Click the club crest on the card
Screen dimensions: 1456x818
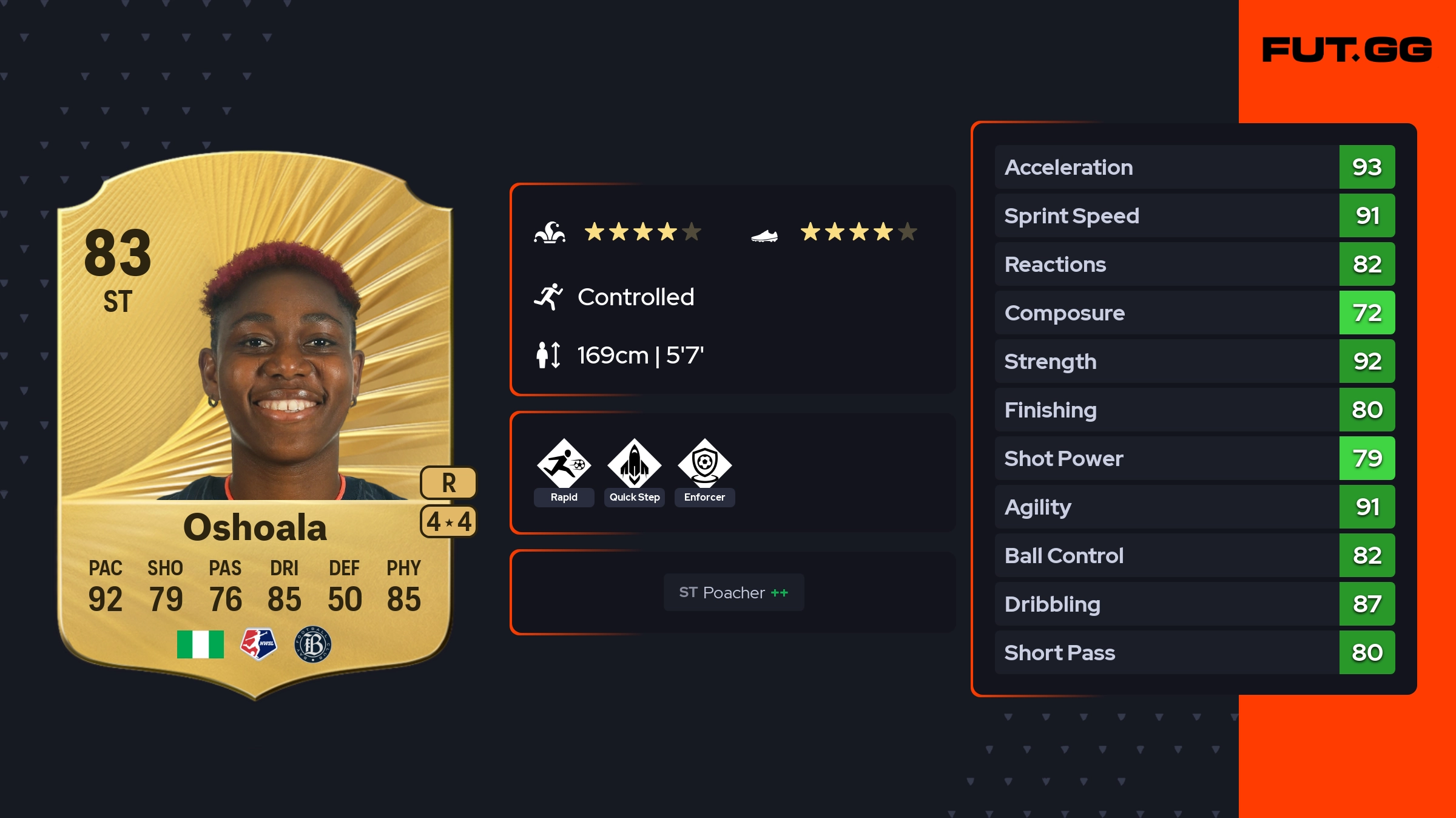click(x=313, y=644)
